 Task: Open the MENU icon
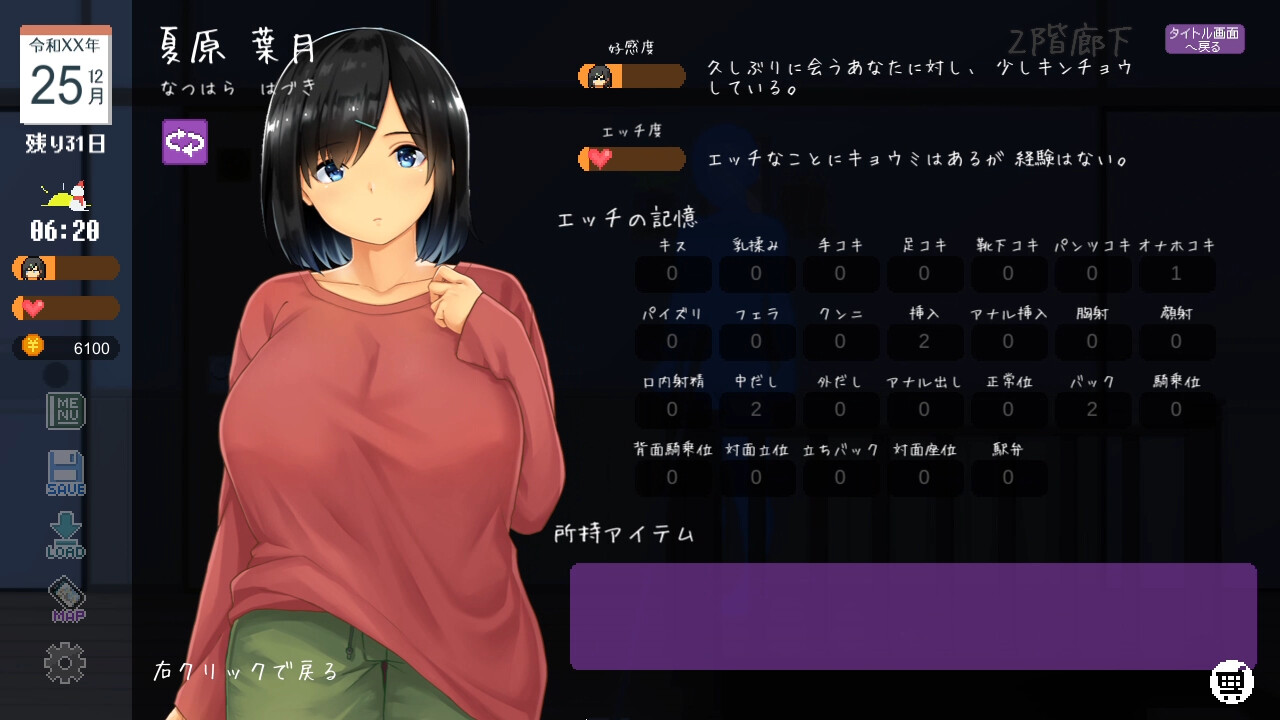(x=66, y=410)
